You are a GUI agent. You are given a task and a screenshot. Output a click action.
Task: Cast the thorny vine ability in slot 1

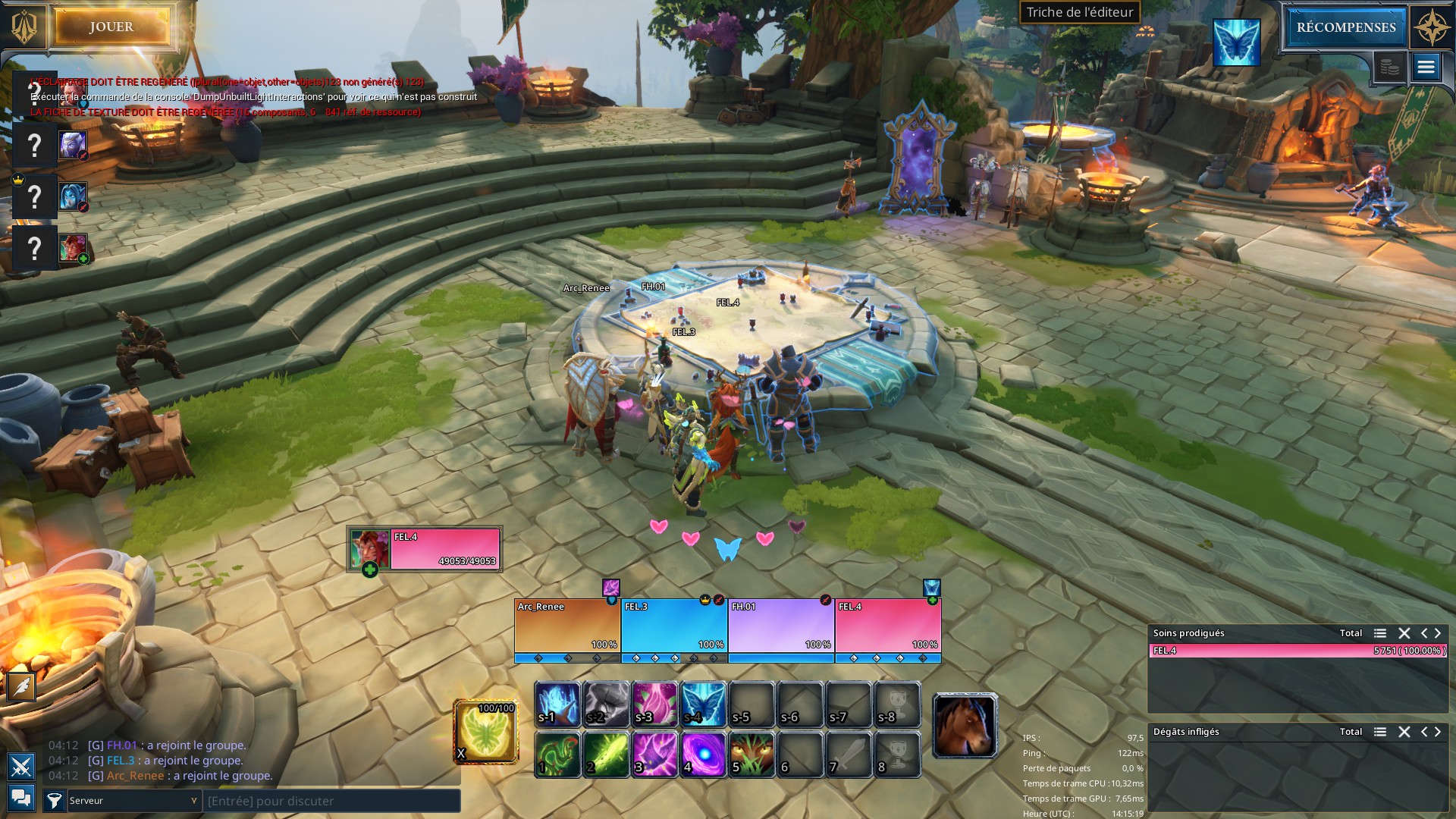tap(558, 754)
